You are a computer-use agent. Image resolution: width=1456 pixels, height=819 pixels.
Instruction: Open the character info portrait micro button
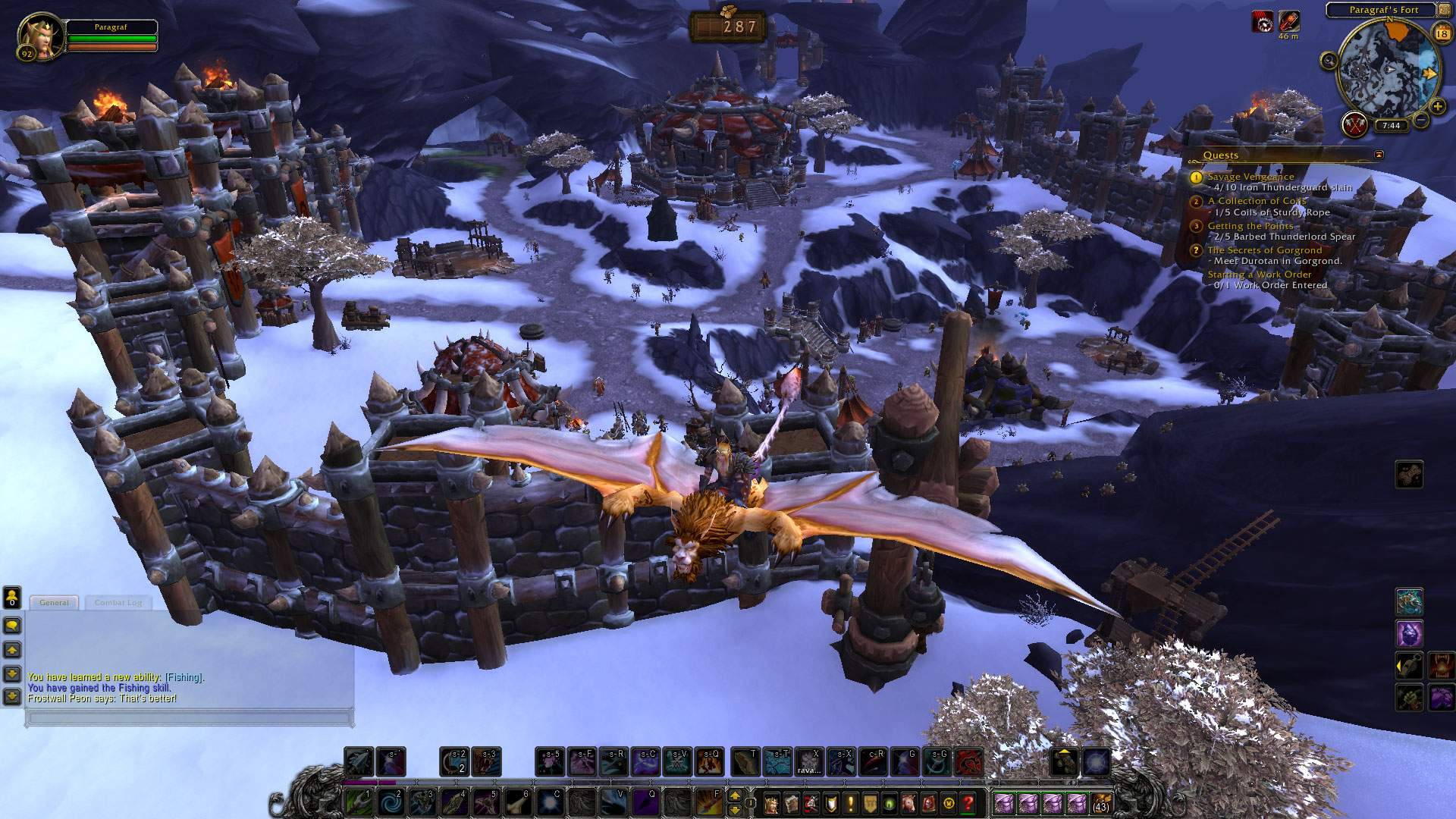[772, 803]
